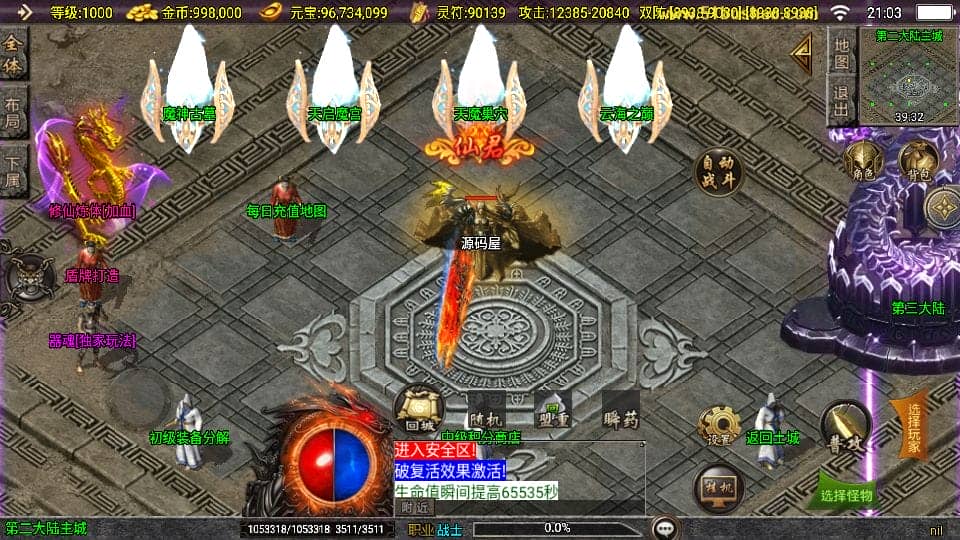
Task: Use the 回城 return-to-town scroll
Action: point(418,409)
